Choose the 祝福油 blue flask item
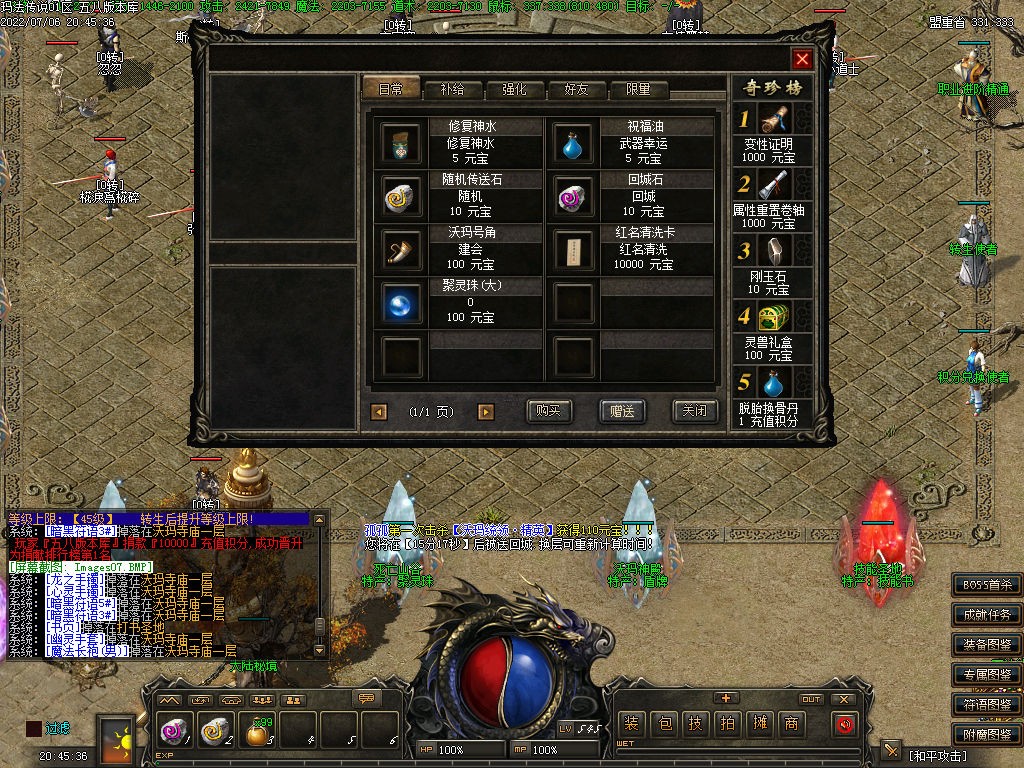1024x768 pixels. click(x=574, y=144)
